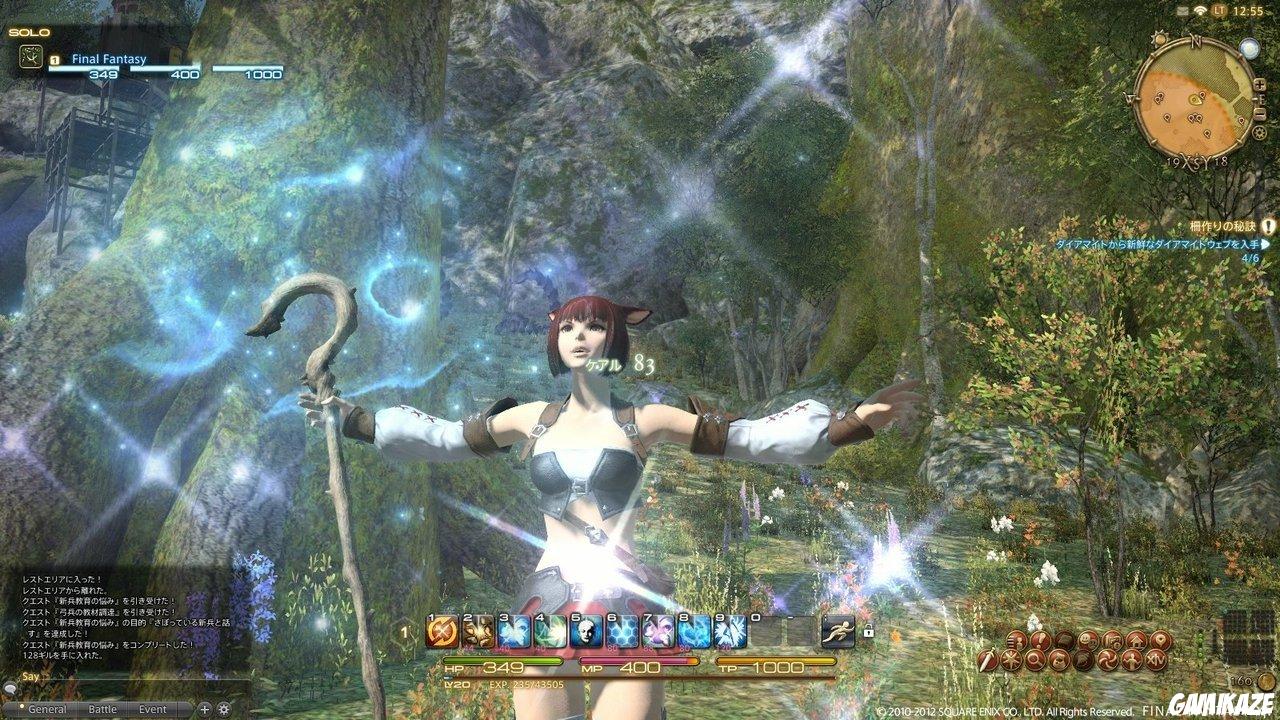Open the exclamation-mark journal icon
The height and width of the screenshot is (720, 1280).
(1039, 640)
